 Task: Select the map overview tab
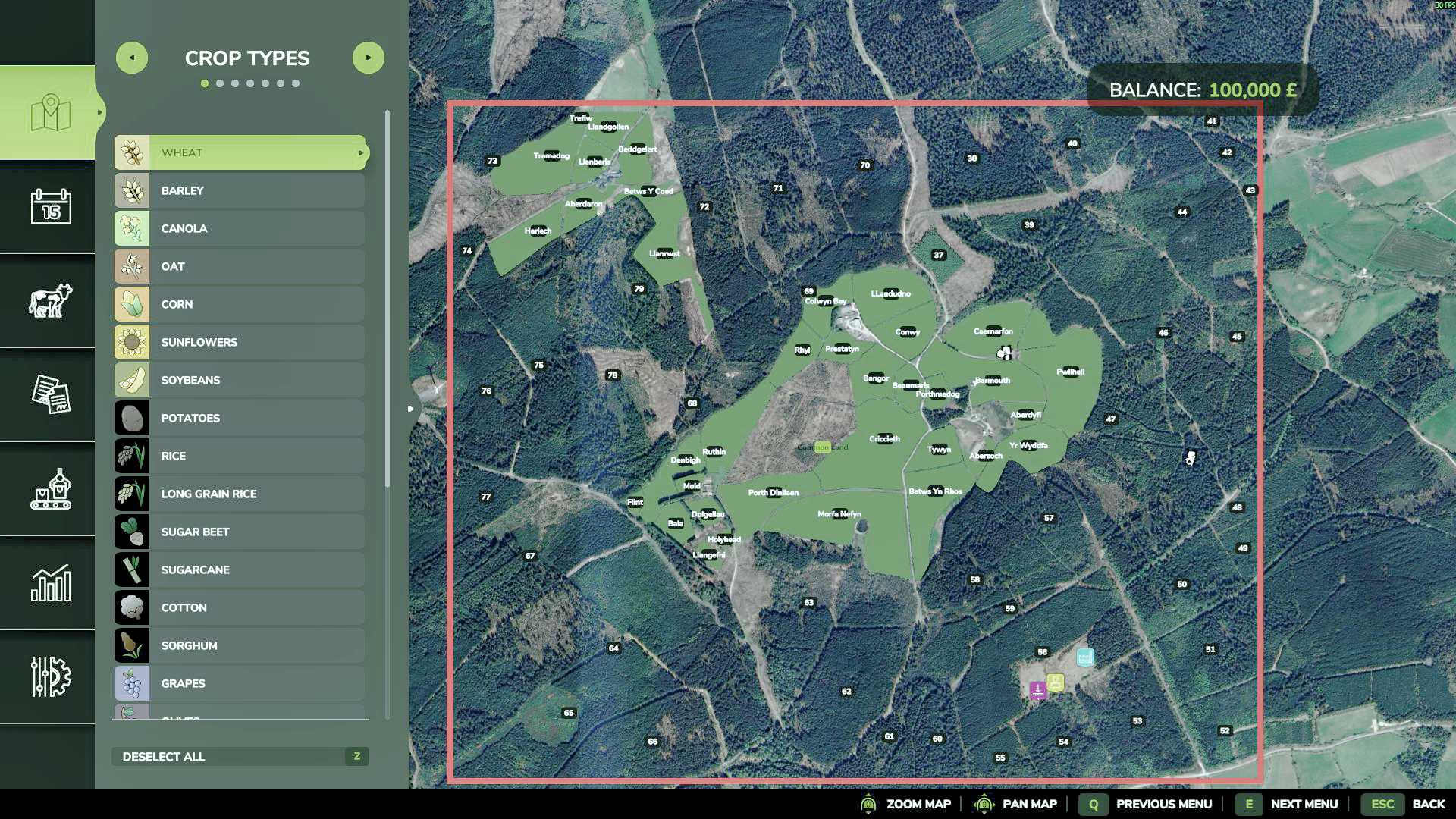51,113
